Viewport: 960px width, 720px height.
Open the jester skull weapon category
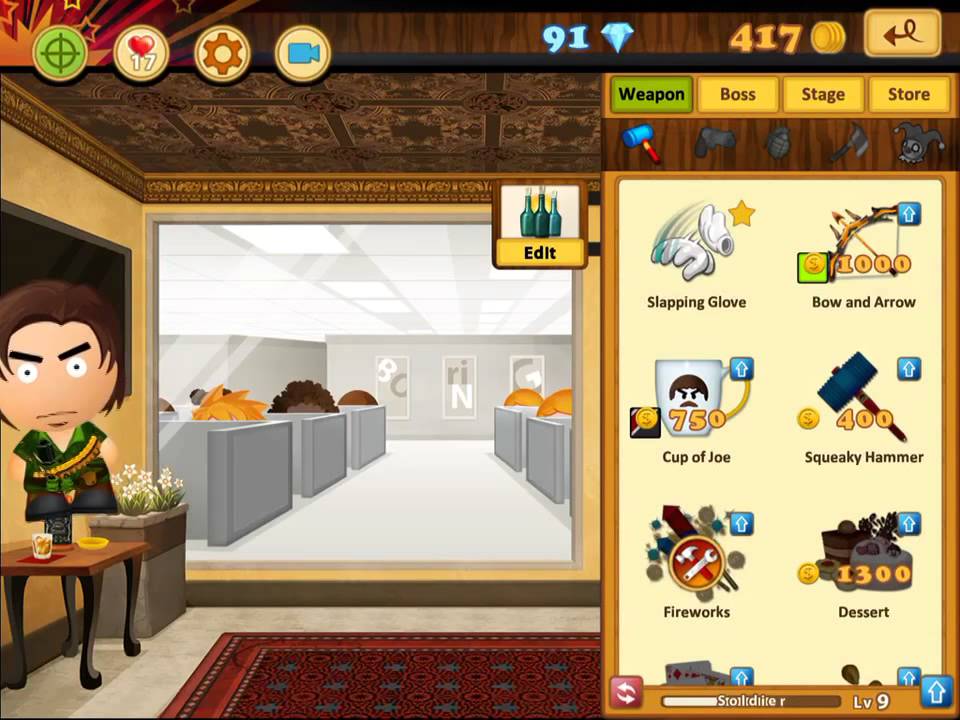point(918,142)
